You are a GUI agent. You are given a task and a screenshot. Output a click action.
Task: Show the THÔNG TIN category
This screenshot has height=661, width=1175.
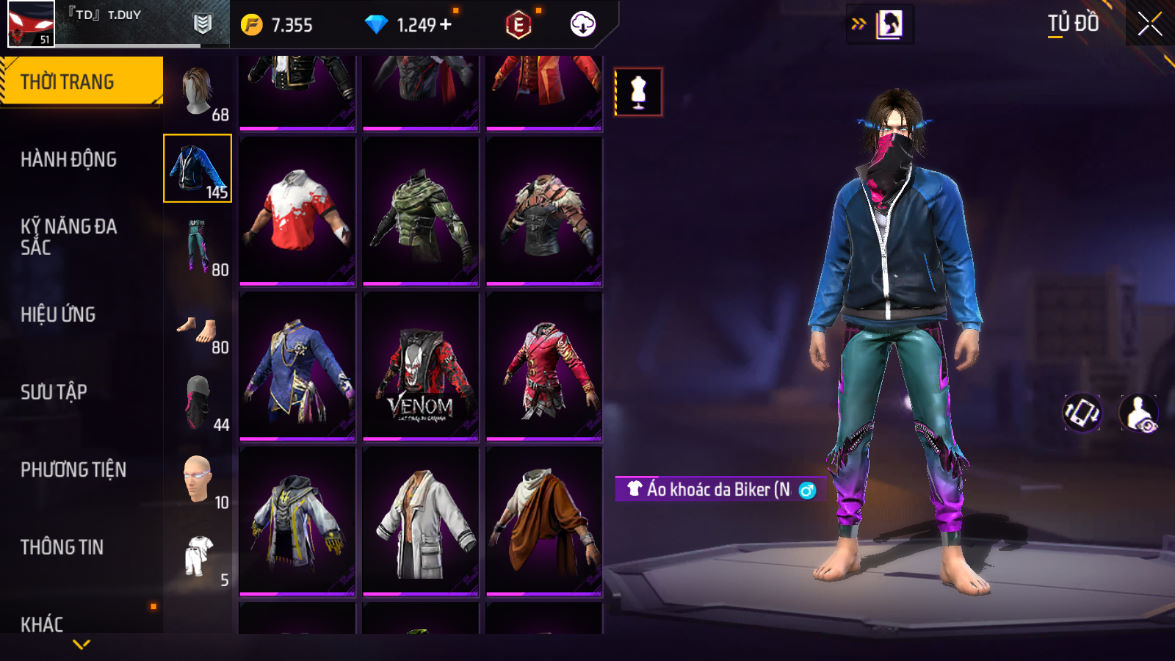tap(62, 546)
